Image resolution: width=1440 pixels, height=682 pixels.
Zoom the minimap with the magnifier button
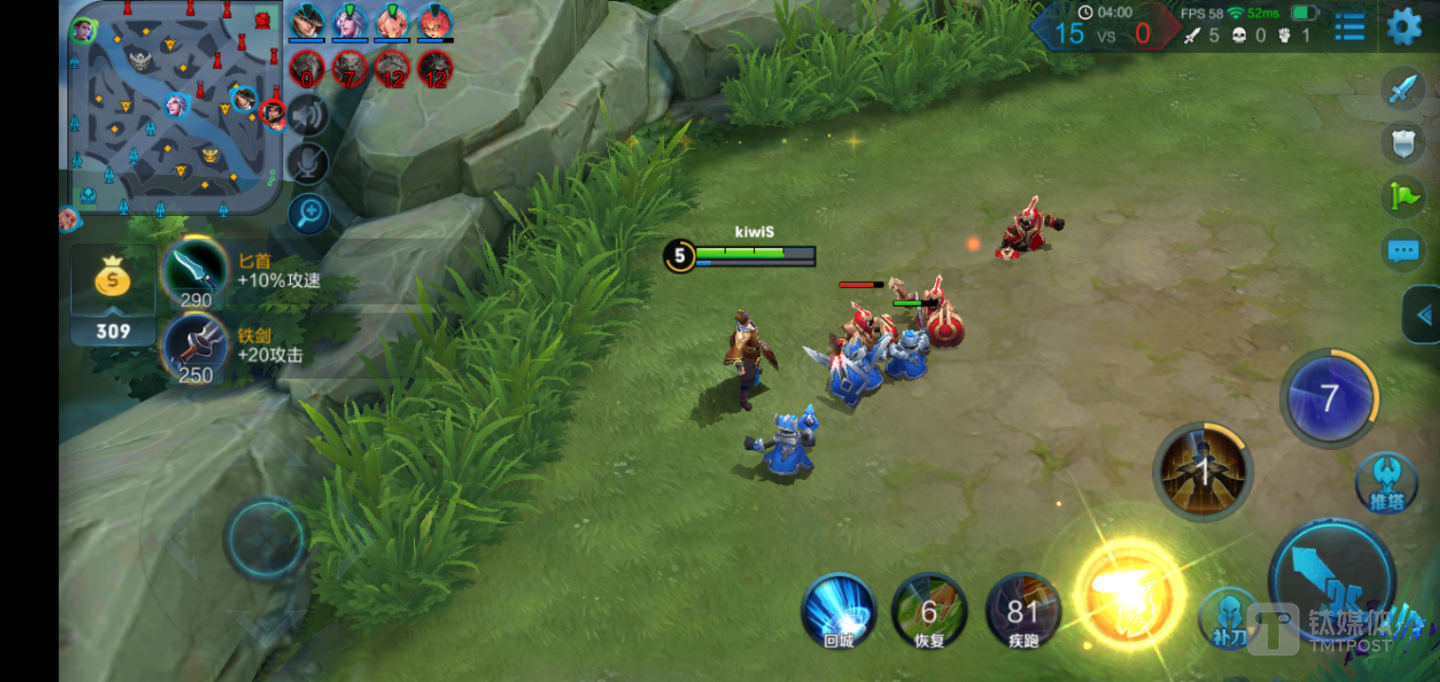click(x=309, y=213)
